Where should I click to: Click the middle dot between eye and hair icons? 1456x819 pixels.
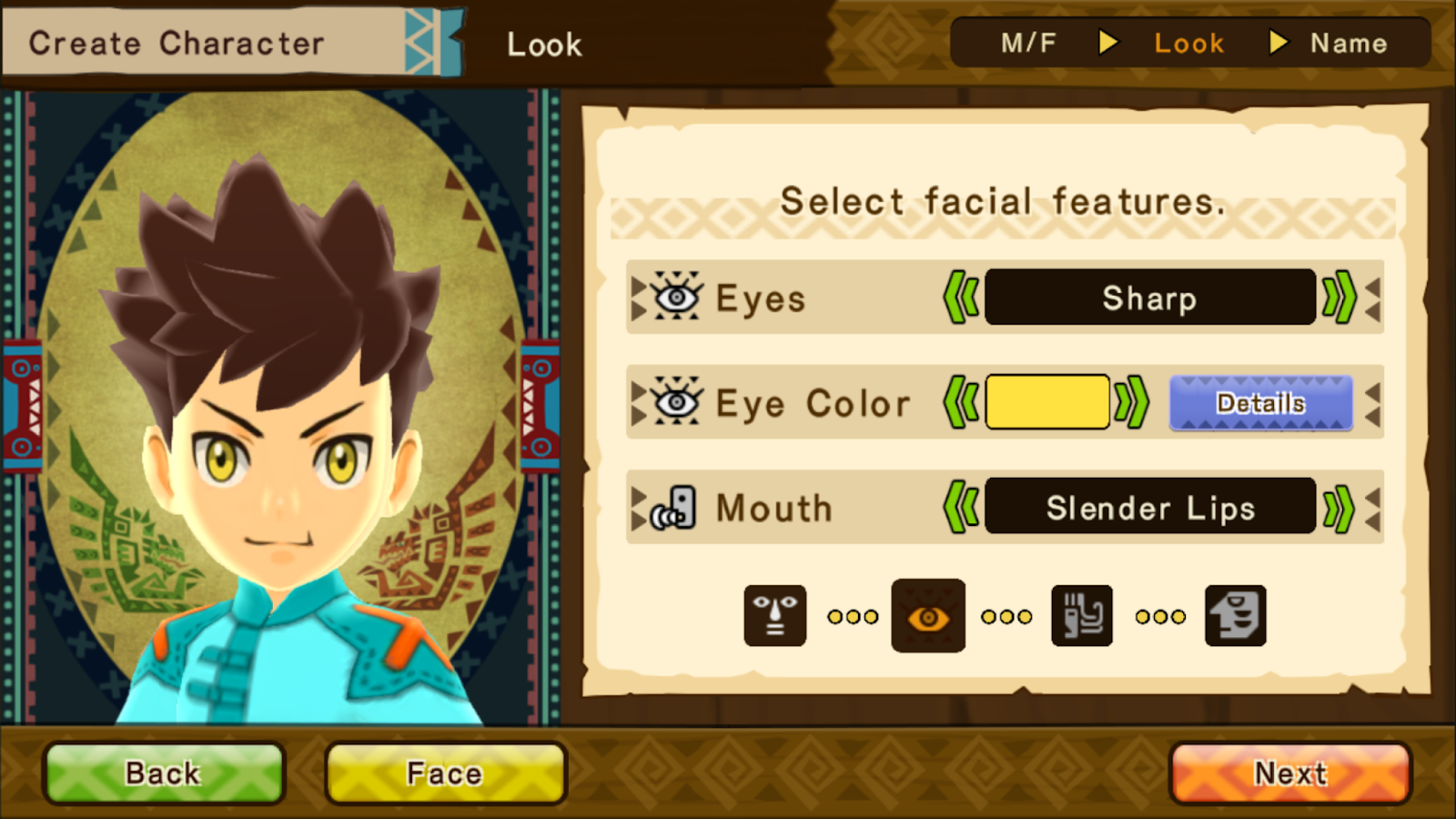coord(1006,616)
